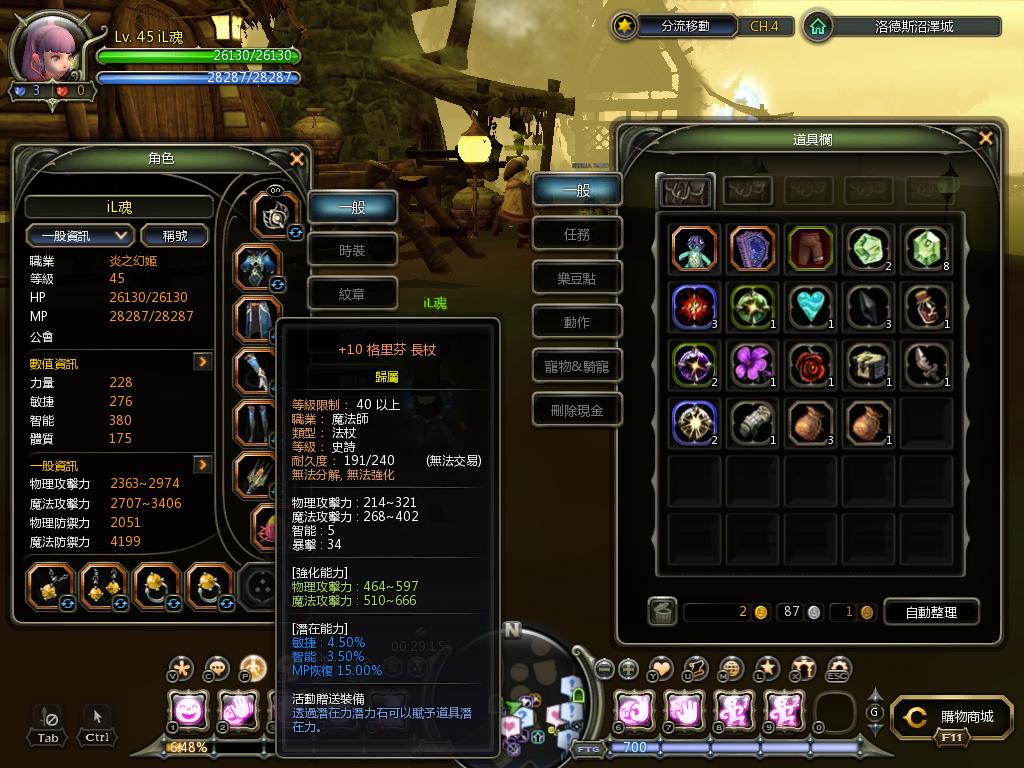Viewport: 1024px width, 768px height.
Task: Choose the 刪除現金 tab
Action: pos(577,410)
